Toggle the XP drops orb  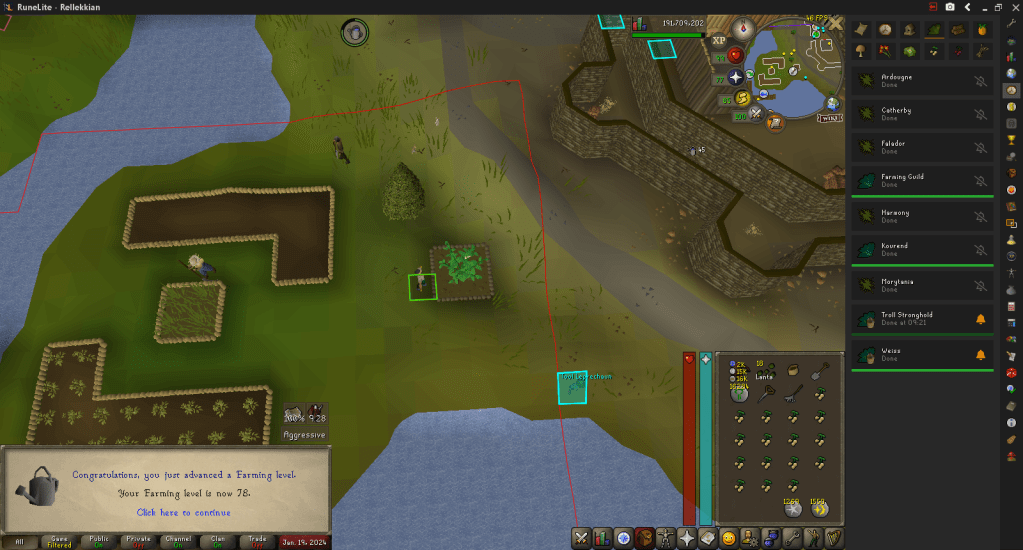point(718,40)
